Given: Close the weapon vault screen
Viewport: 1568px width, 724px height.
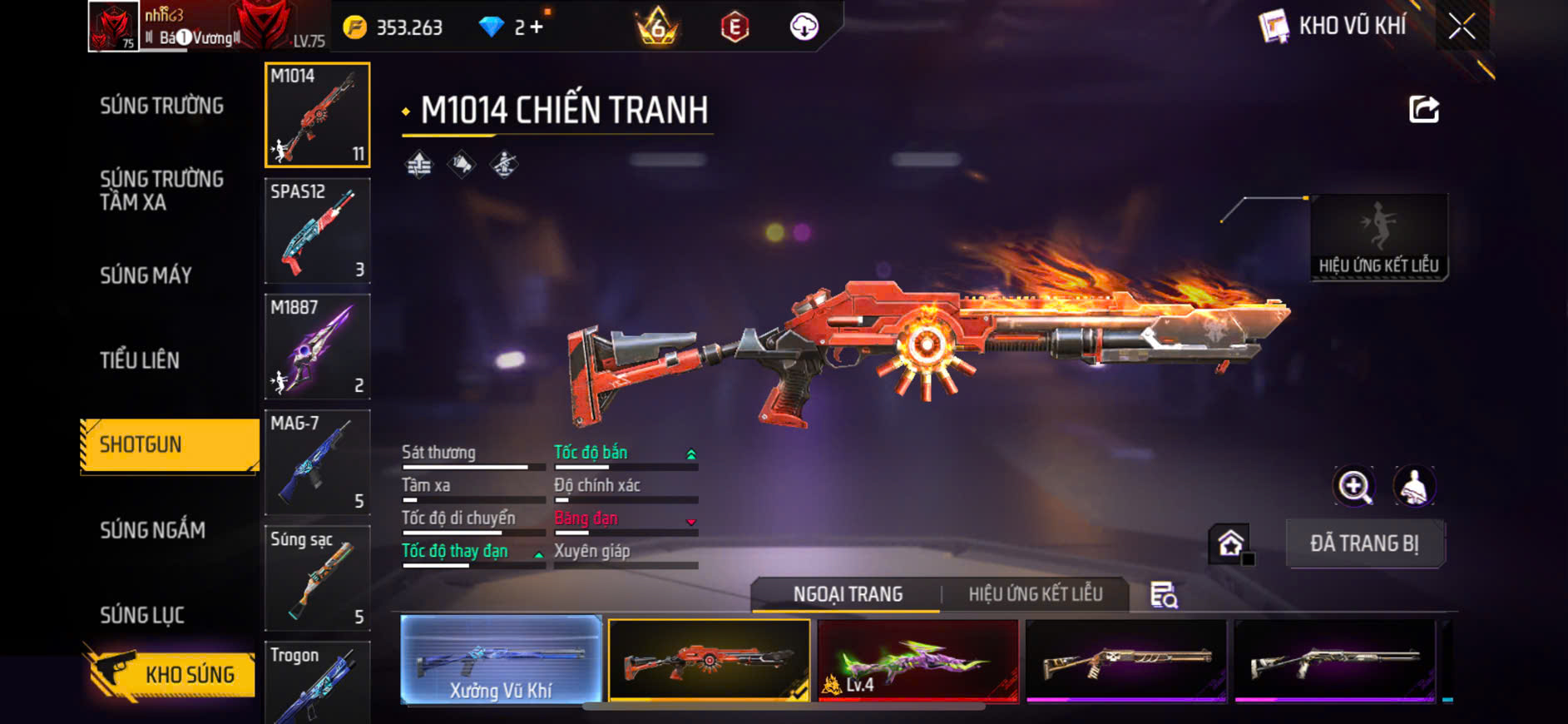Looking at the screenshot, I should pyautogui.click(x=1462, y=27).
